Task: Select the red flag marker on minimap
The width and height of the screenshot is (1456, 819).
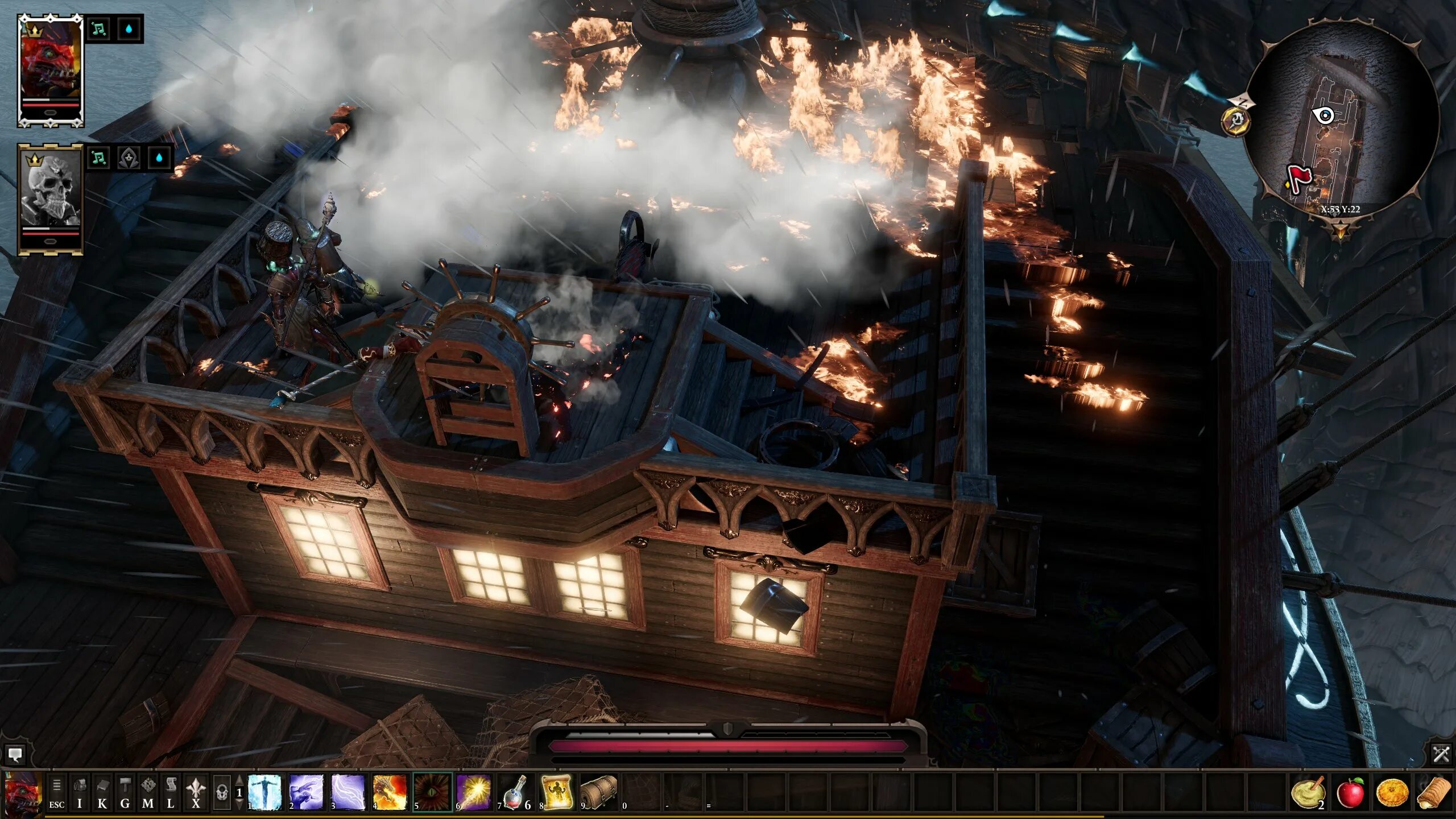Action: tap(1297, 177)
